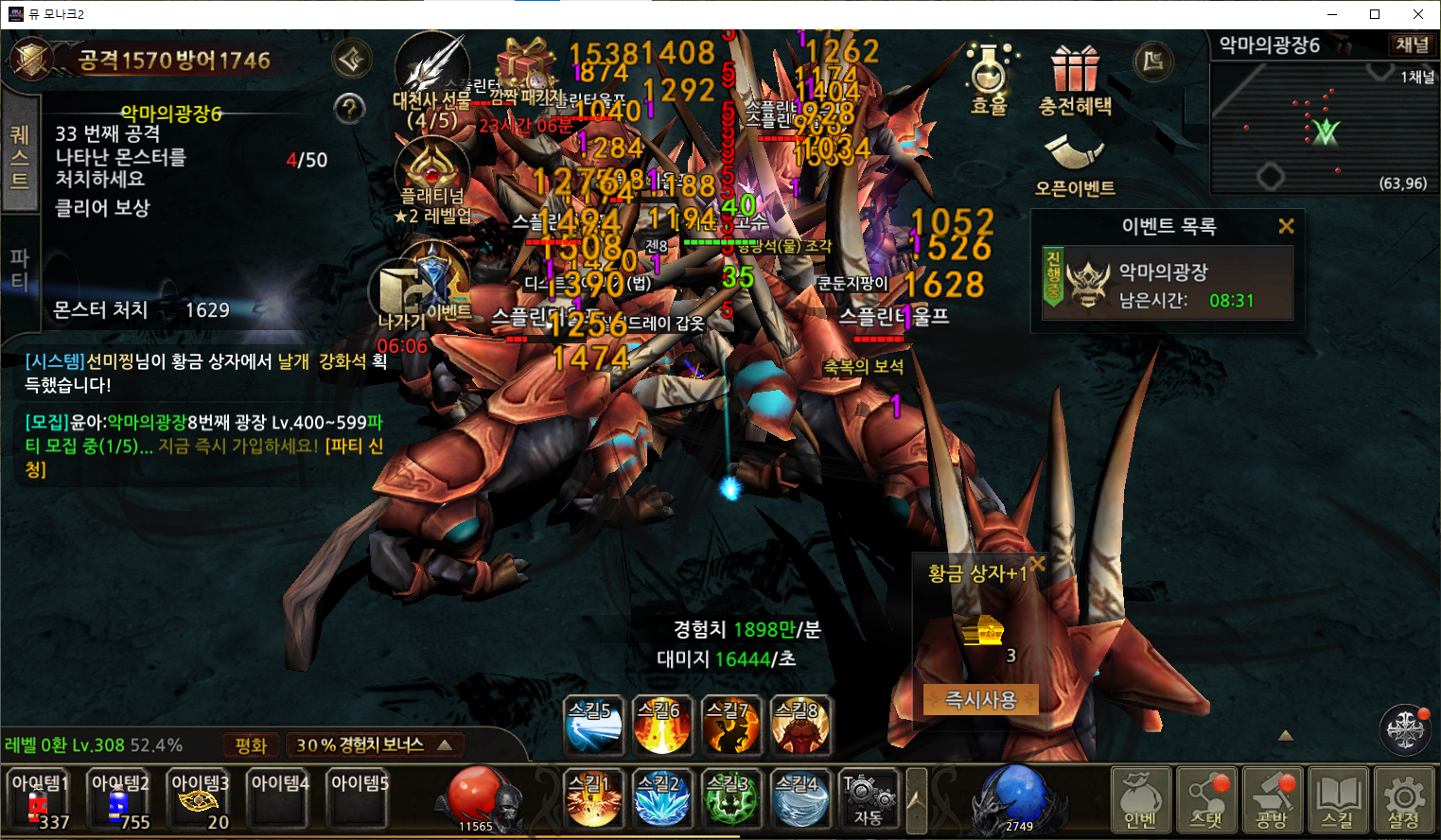
Task: Click the 즉시사용 use-now button
Action: pos(980,700)
